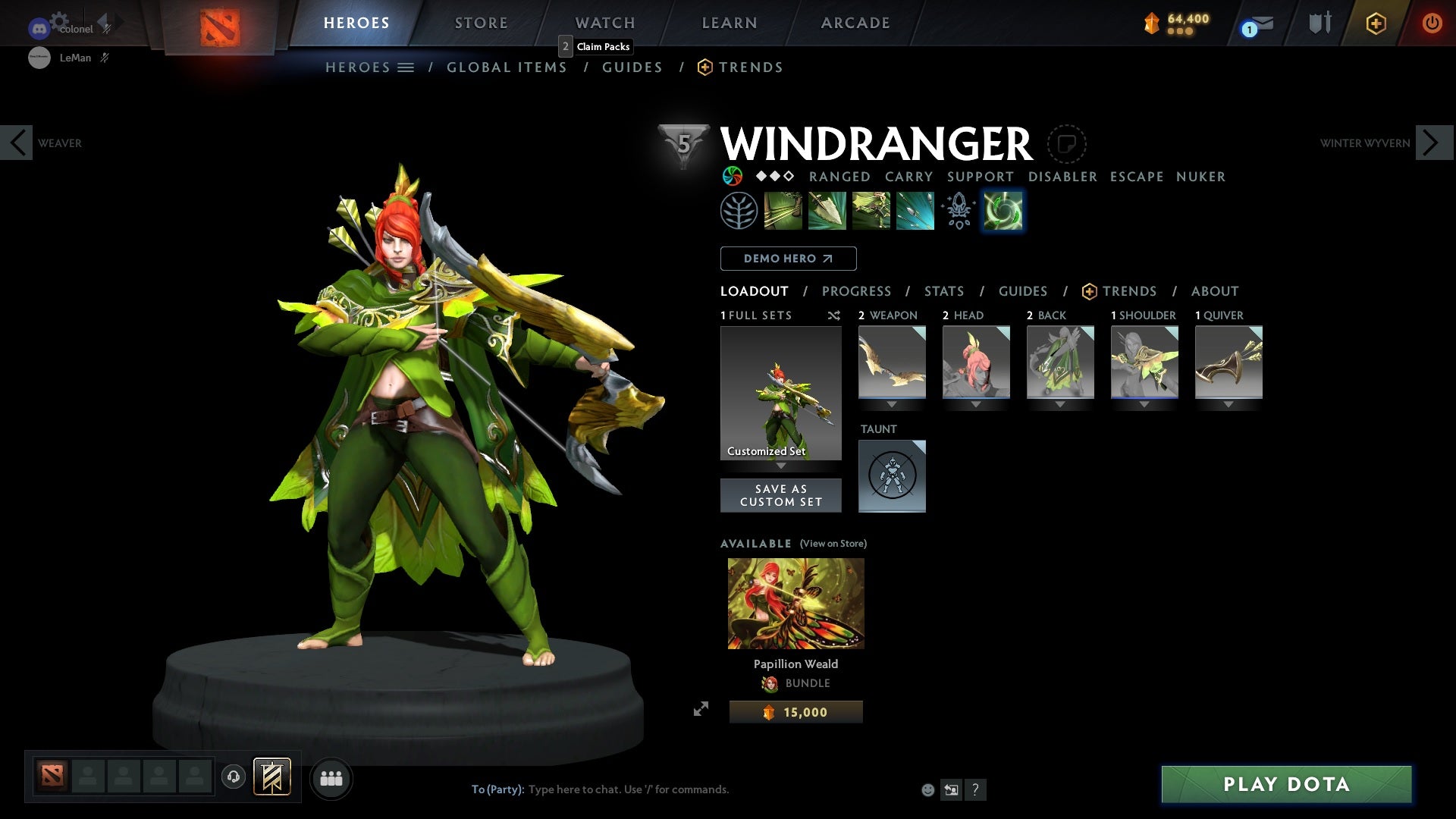Screen dimensions: 1456x819
Task: Click the shuffle icon next to Full Sets
Action: [x=834, y=315]
